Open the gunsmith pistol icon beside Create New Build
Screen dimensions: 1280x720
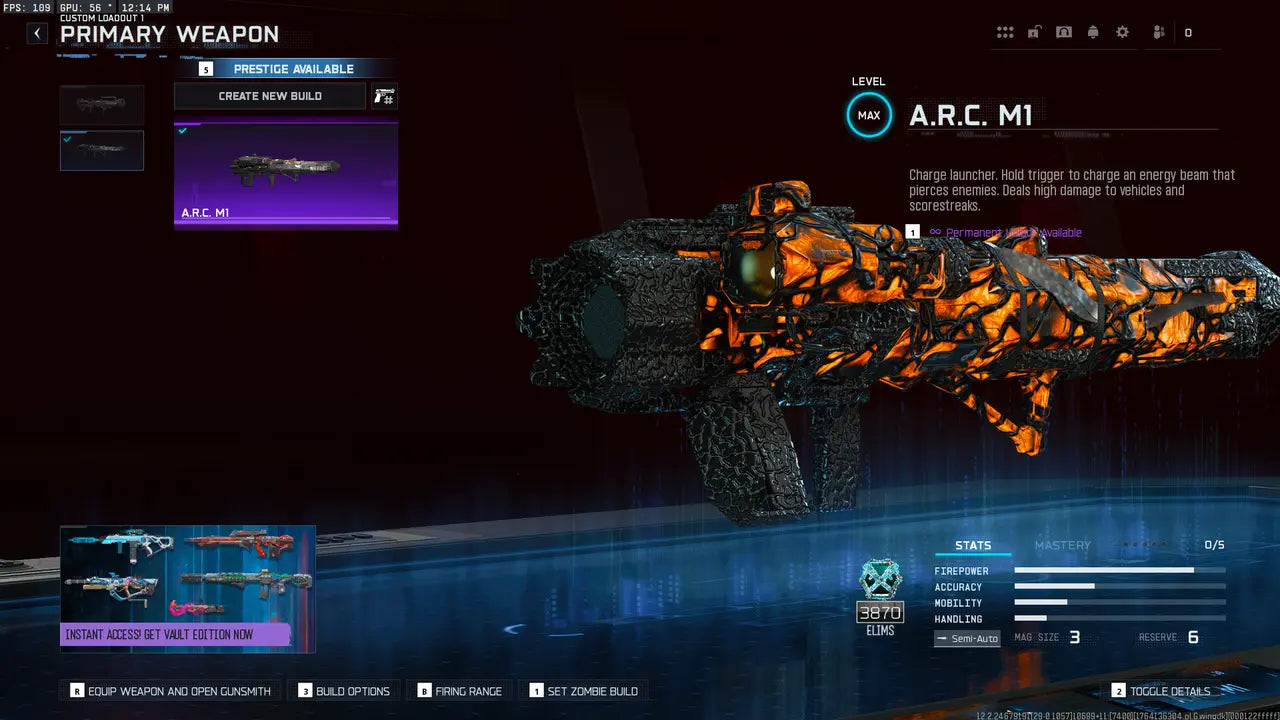tap(384, 96)
